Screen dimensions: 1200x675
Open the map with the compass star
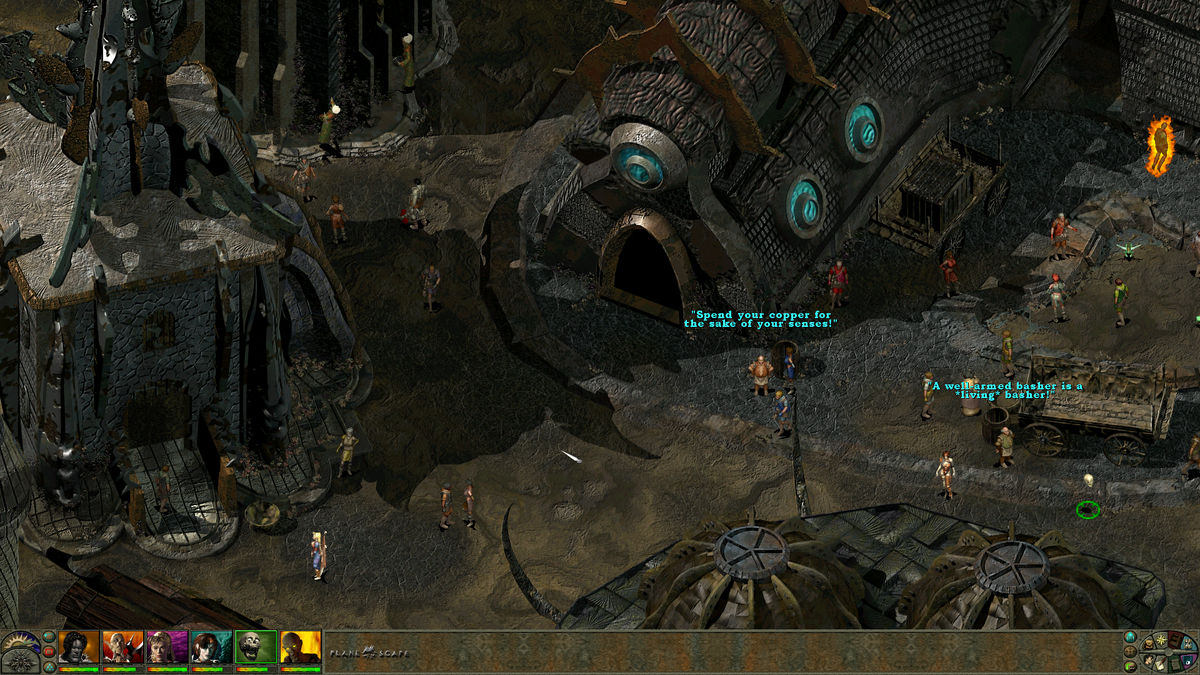(x=1161, y=640)
